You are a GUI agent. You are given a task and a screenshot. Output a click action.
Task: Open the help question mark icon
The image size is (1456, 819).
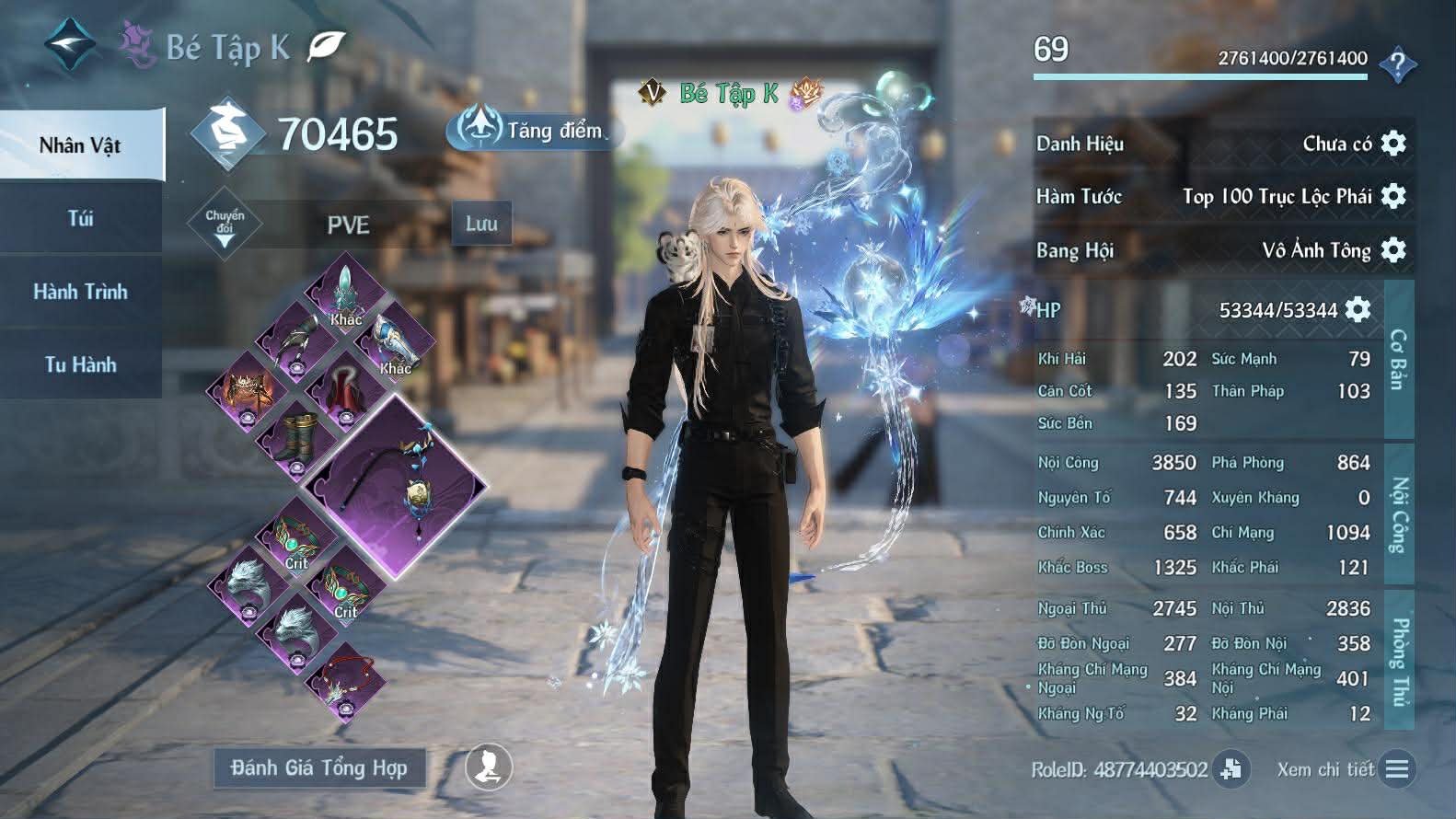[x=1397, y=64]
